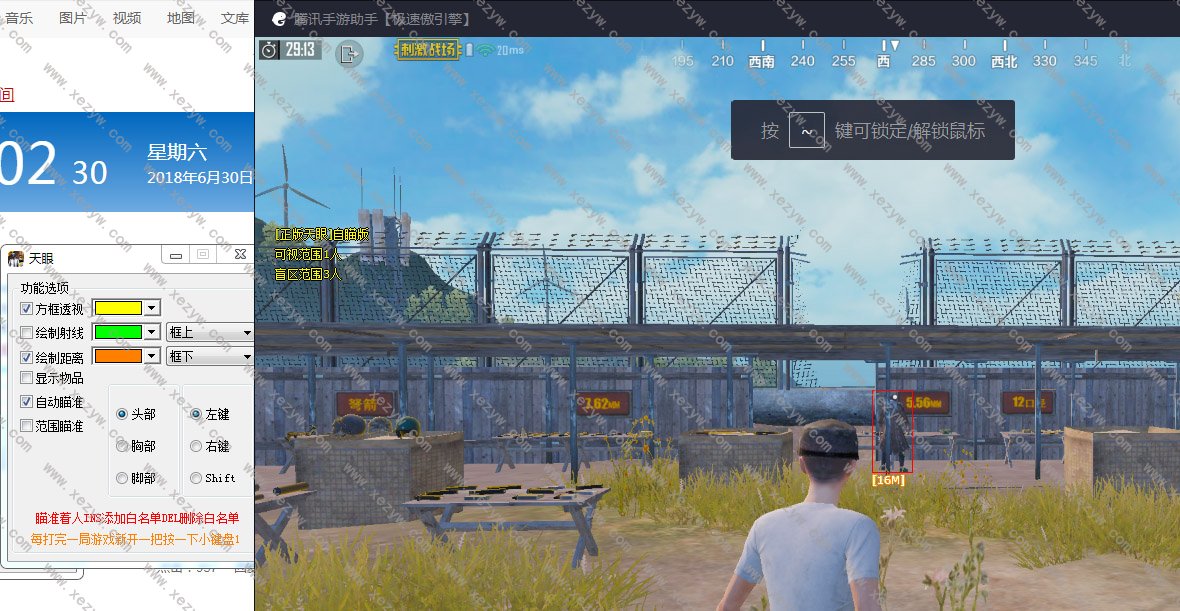Viewport: 1180px width, 611px height.
Task: Enable the 绘制射线 checkbox
Action: pyautogui.click(x=27, y=332)
